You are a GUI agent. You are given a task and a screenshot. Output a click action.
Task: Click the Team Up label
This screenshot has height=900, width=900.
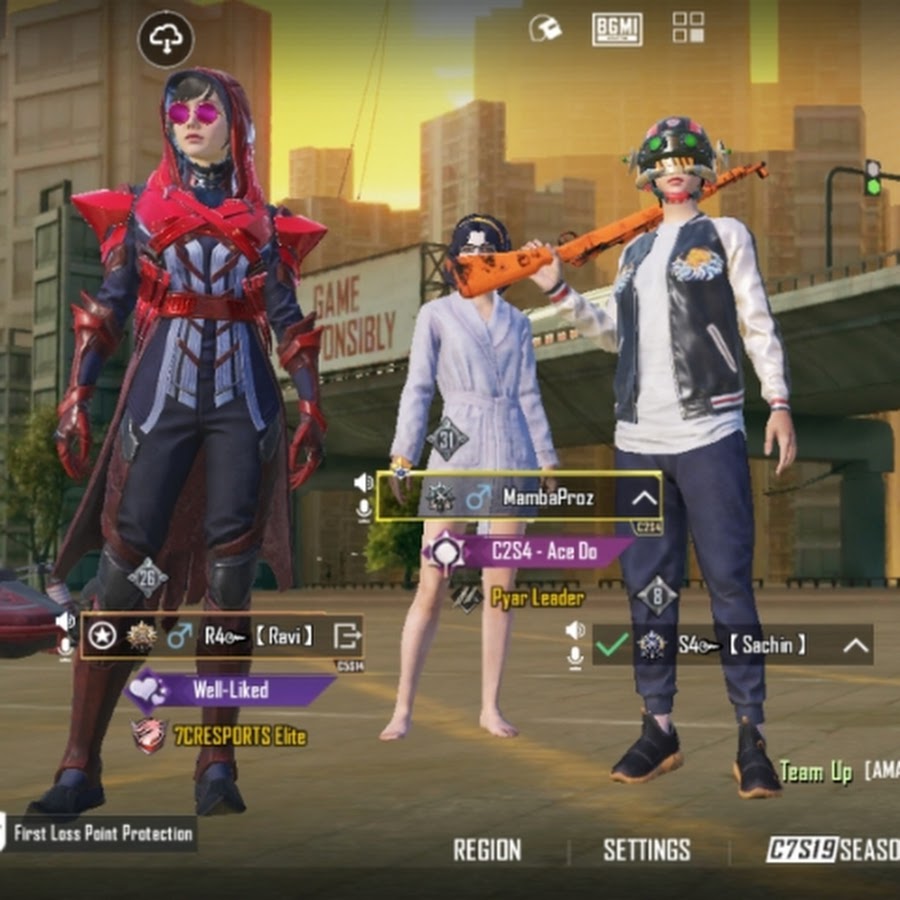tap(816, 771)
